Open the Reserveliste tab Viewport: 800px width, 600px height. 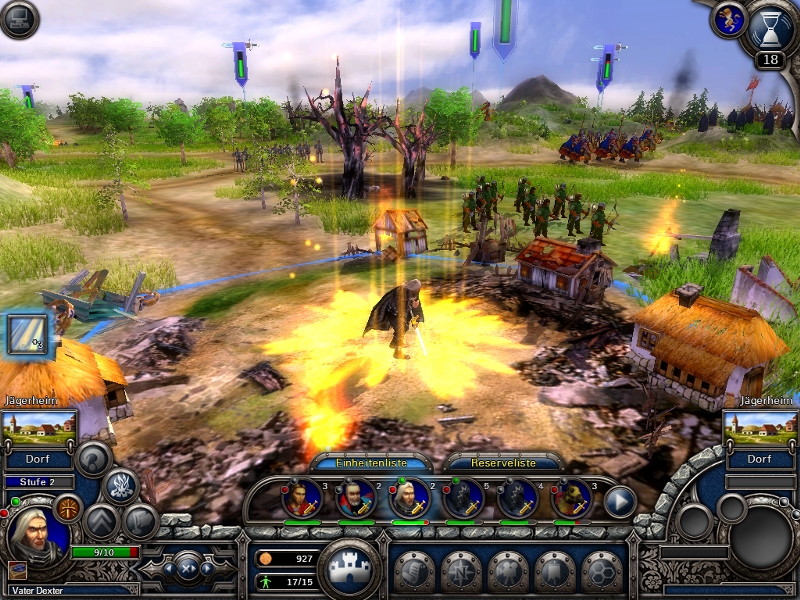click(x=503, y=463)
